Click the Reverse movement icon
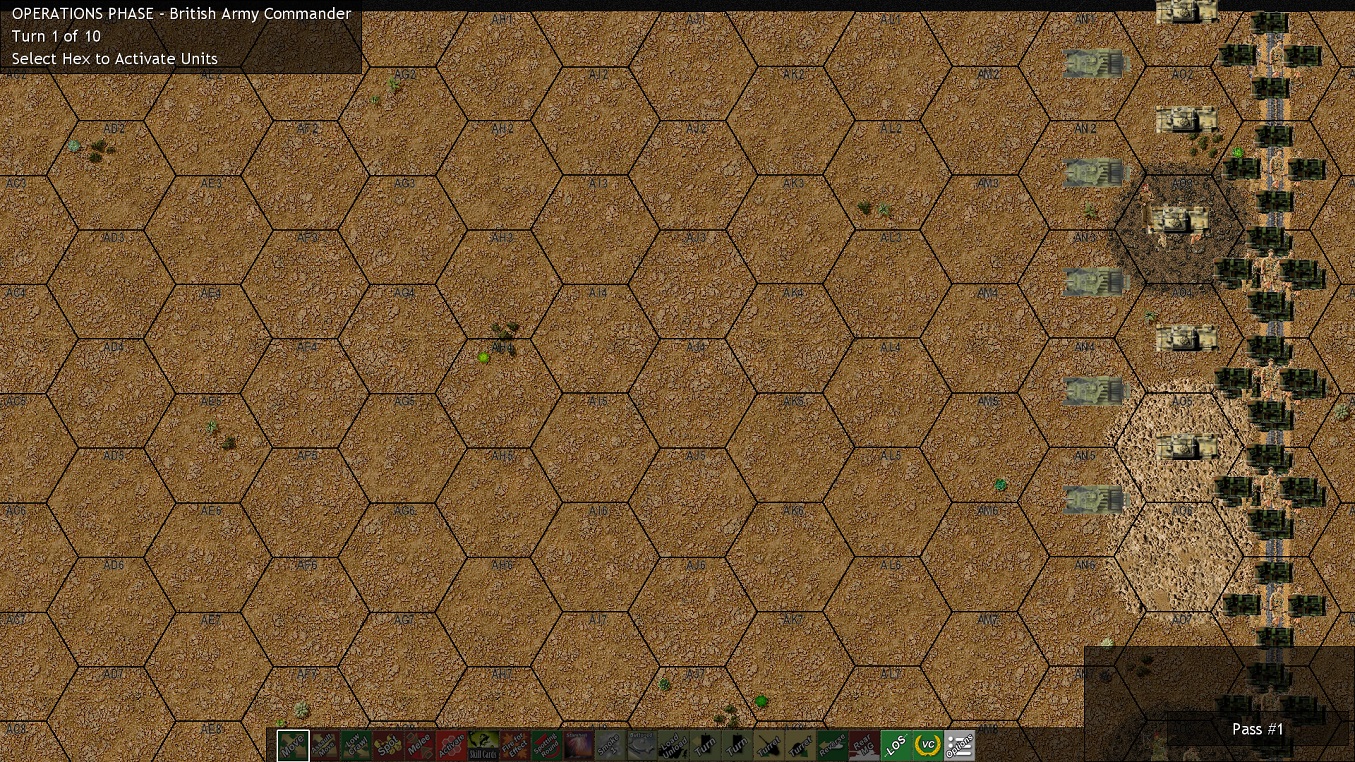1355x762 pixels. tap(832, 744)
